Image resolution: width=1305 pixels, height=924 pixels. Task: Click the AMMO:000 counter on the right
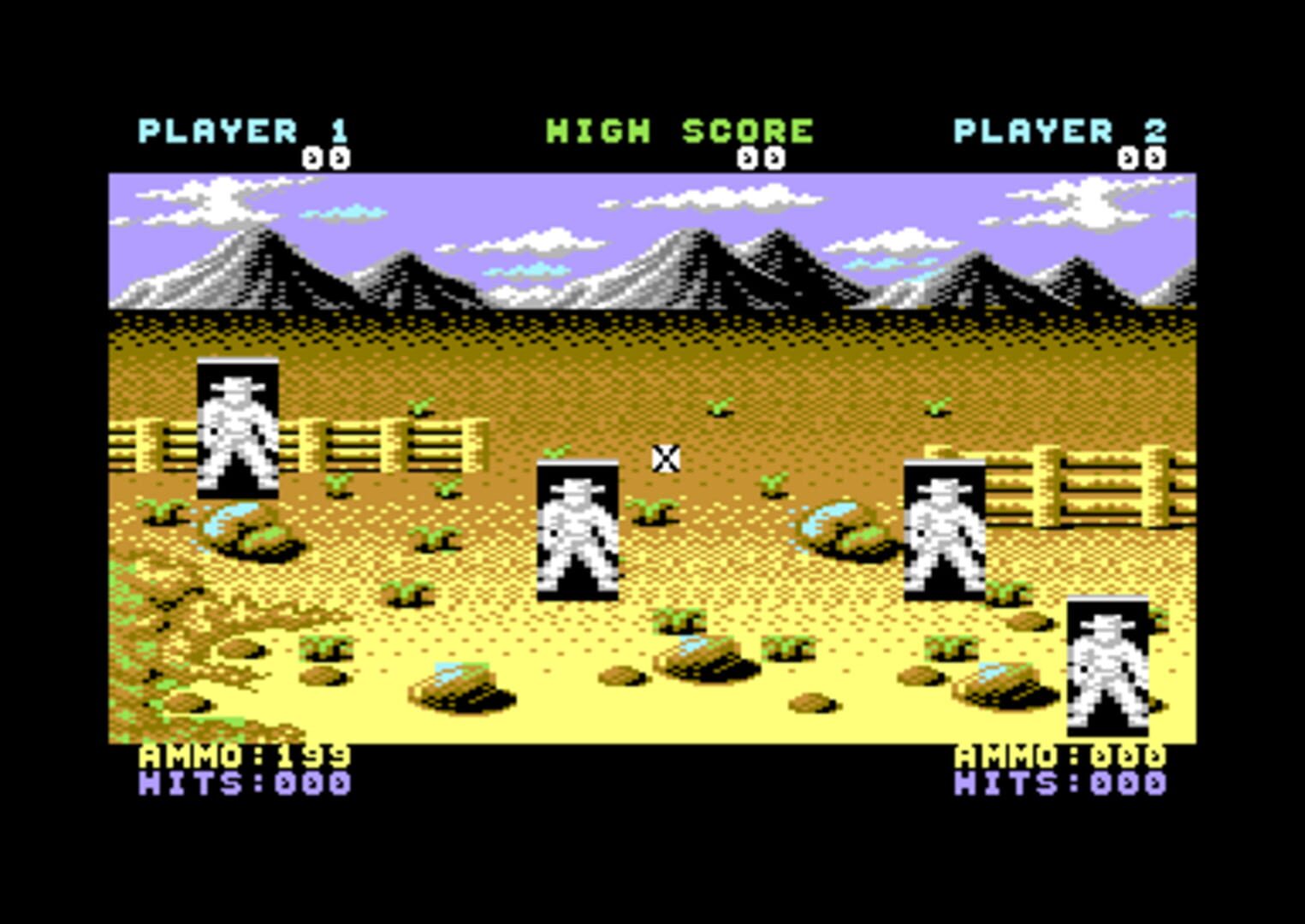(1061, 755)
